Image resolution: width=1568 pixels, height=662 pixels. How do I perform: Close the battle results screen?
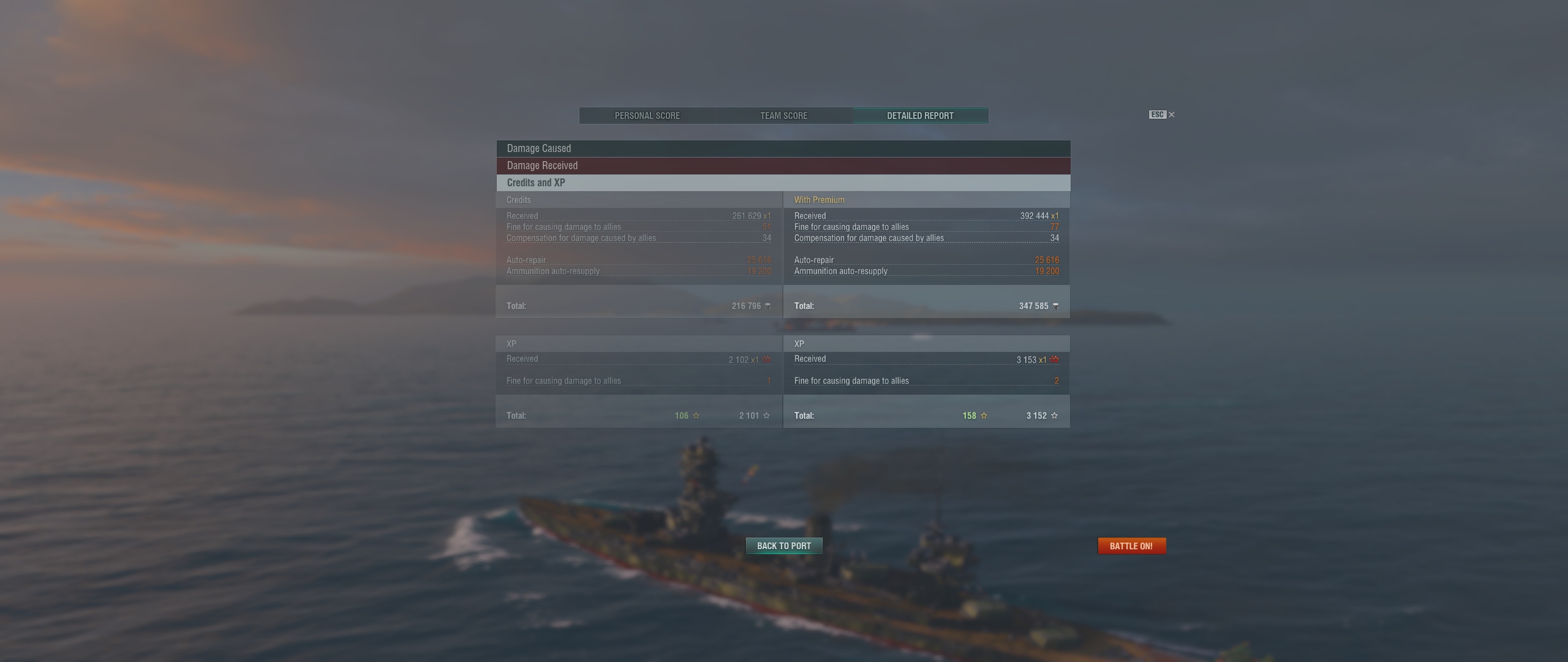pyautogui.click(x=1171, y=115)
